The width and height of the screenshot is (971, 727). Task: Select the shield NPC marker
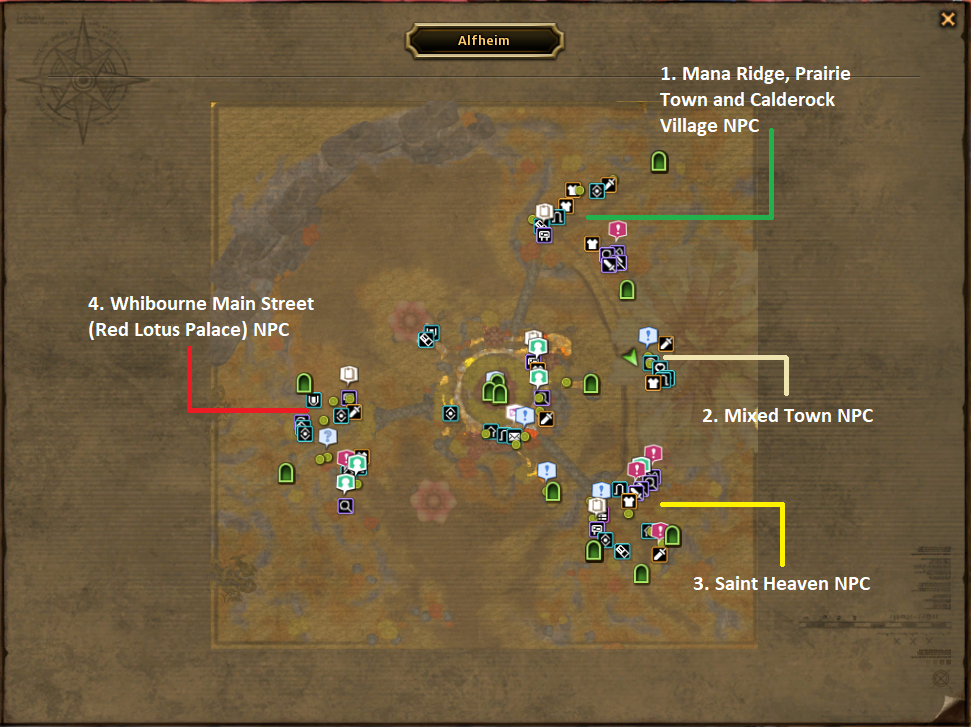(x=314, y=401)
